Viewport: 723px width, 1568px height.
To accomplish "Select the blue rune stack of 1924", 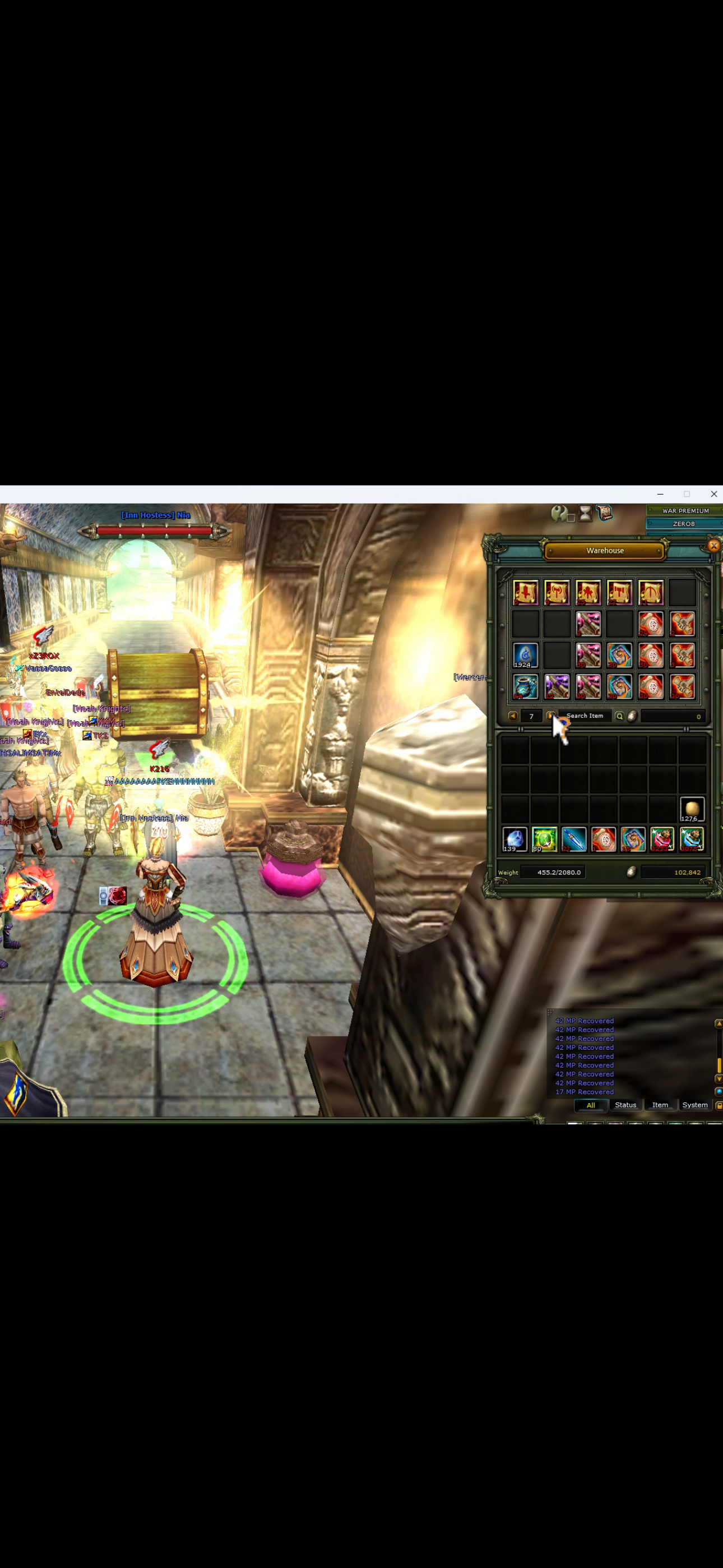I will click(525, 655).
